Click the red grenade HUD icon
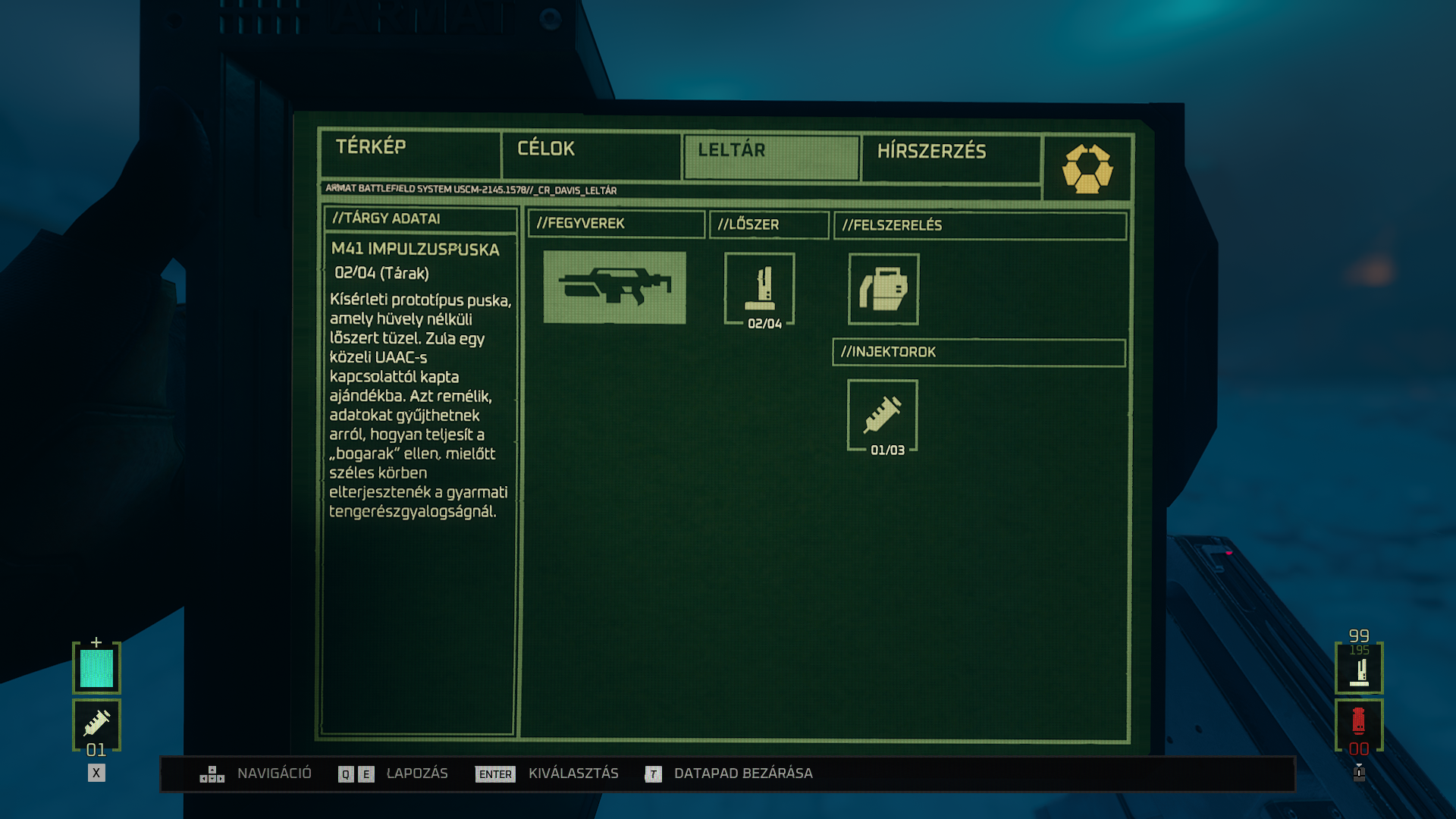Image resolution: width=1456 pixels, height=819 pixels. point(1359,724)
